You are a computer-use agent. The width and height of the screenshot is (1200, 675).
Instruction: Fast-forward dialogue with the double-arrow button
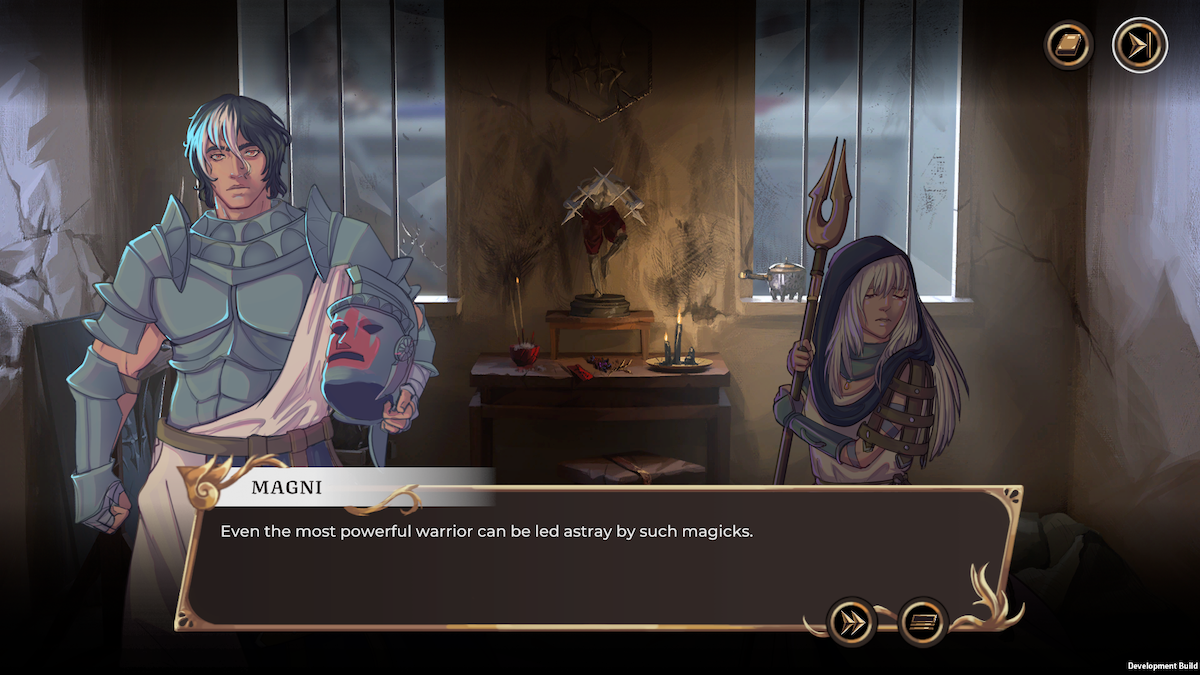click(x=852, y=621)
